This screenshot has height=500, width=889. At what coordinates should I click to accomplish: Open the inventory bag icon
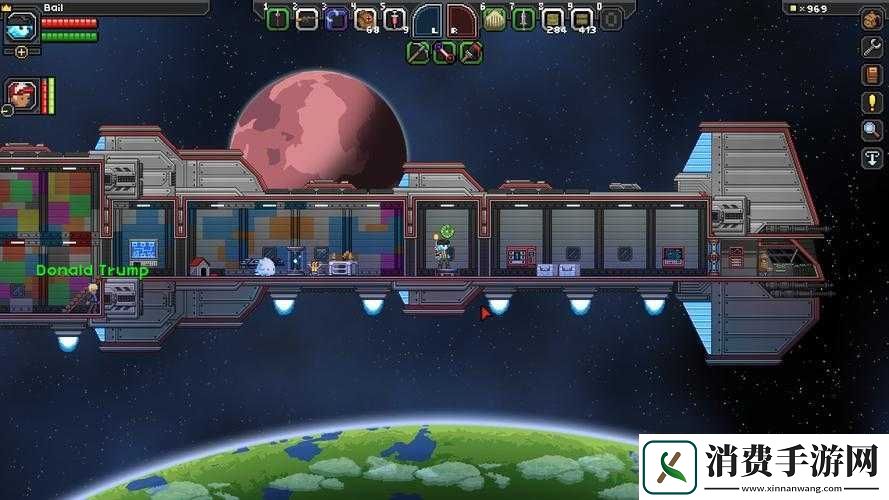click(x=871, y=19)
